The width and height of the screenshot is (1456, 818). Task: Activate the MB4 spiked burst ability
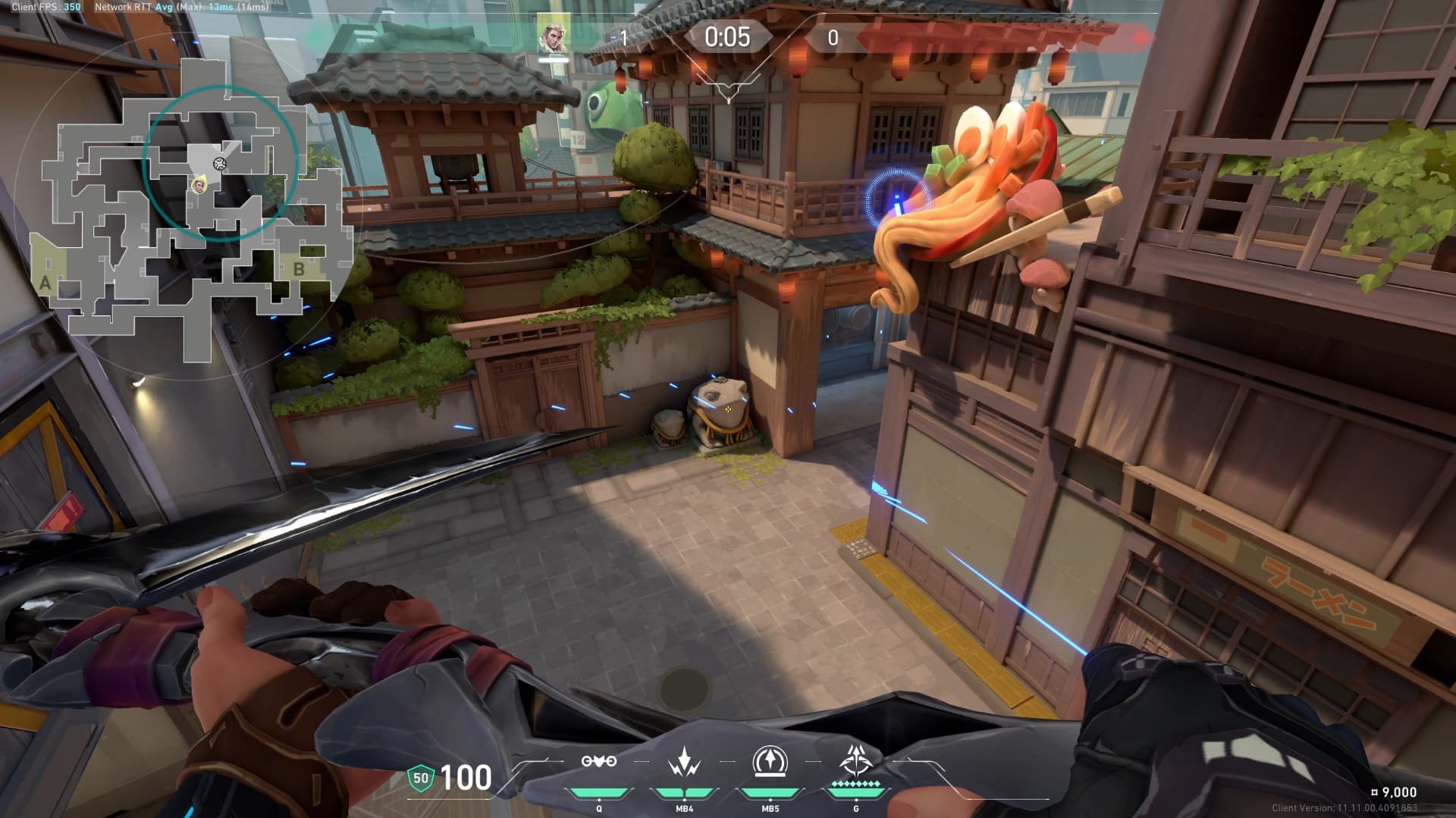(685, 762)
